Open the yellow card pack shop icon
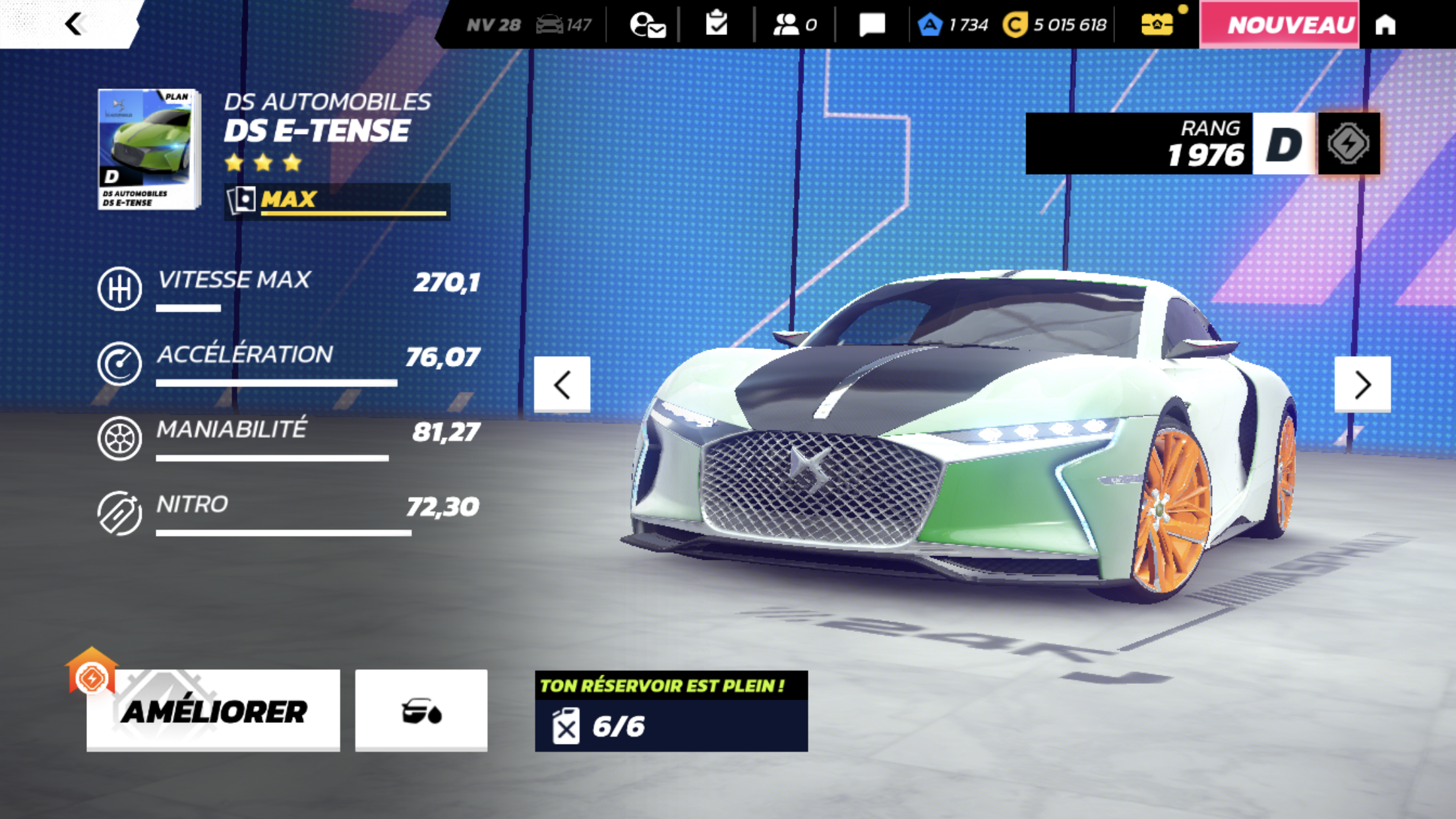Viewport: 1456px width, 819px height. 1157,24
